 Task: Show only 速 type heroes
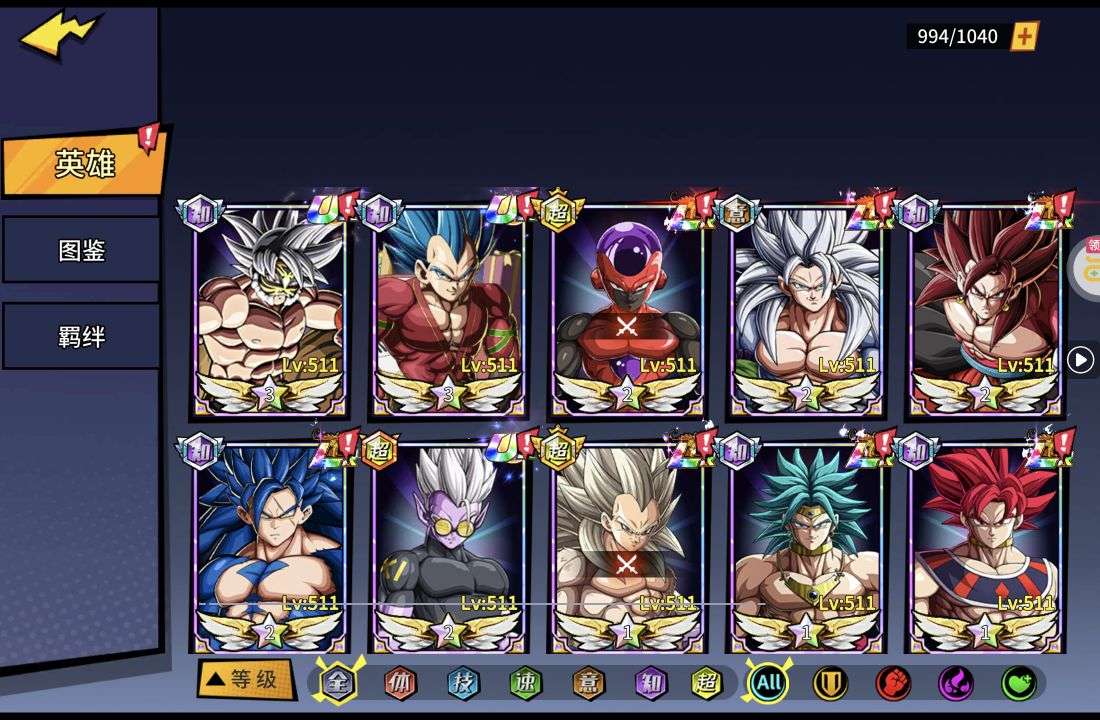[525, 683]
